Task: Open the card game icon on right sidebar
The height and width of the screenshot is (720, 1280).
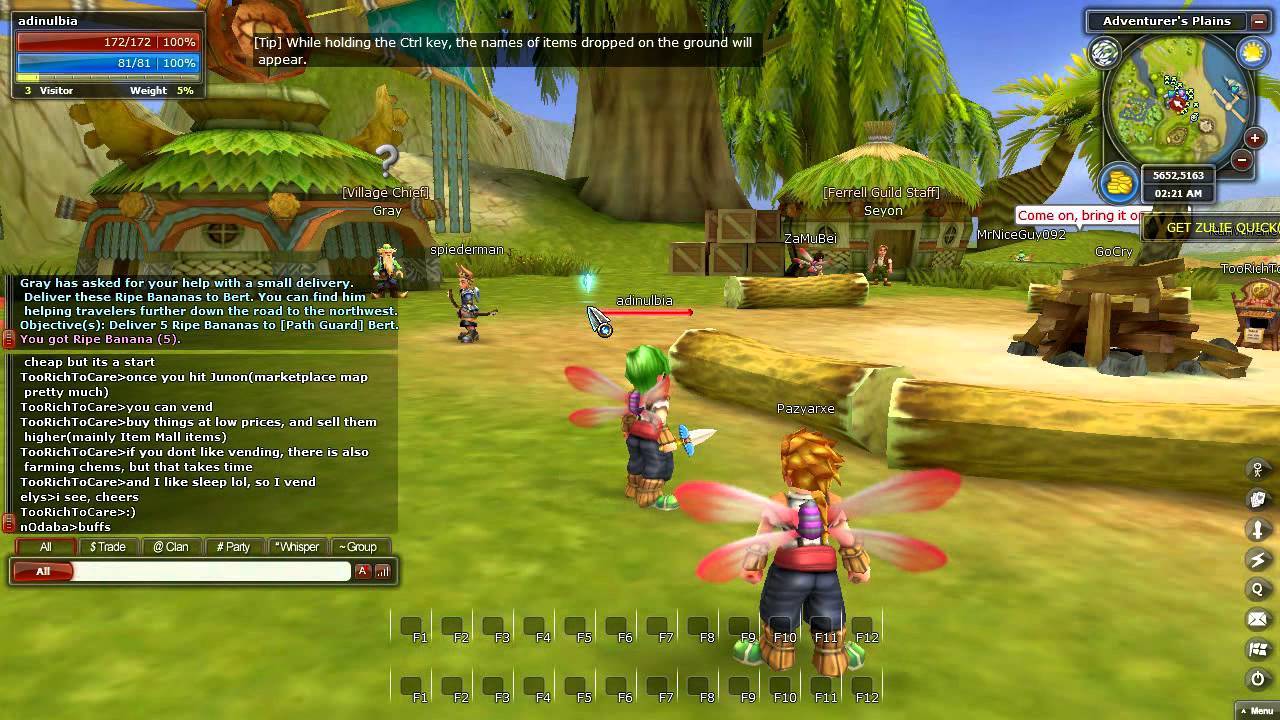Action: click(x=1257, y=497)
